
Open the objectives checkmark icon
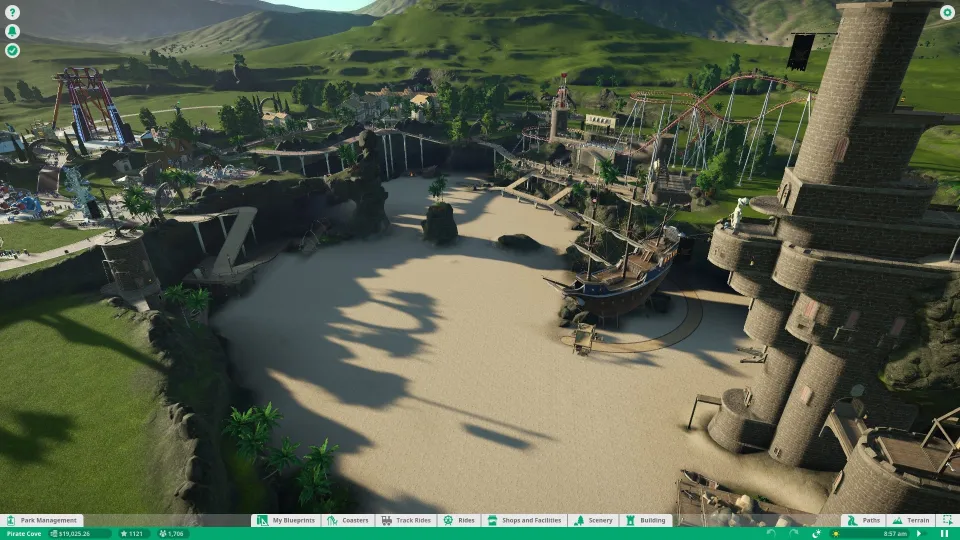(x=12, y=49)
